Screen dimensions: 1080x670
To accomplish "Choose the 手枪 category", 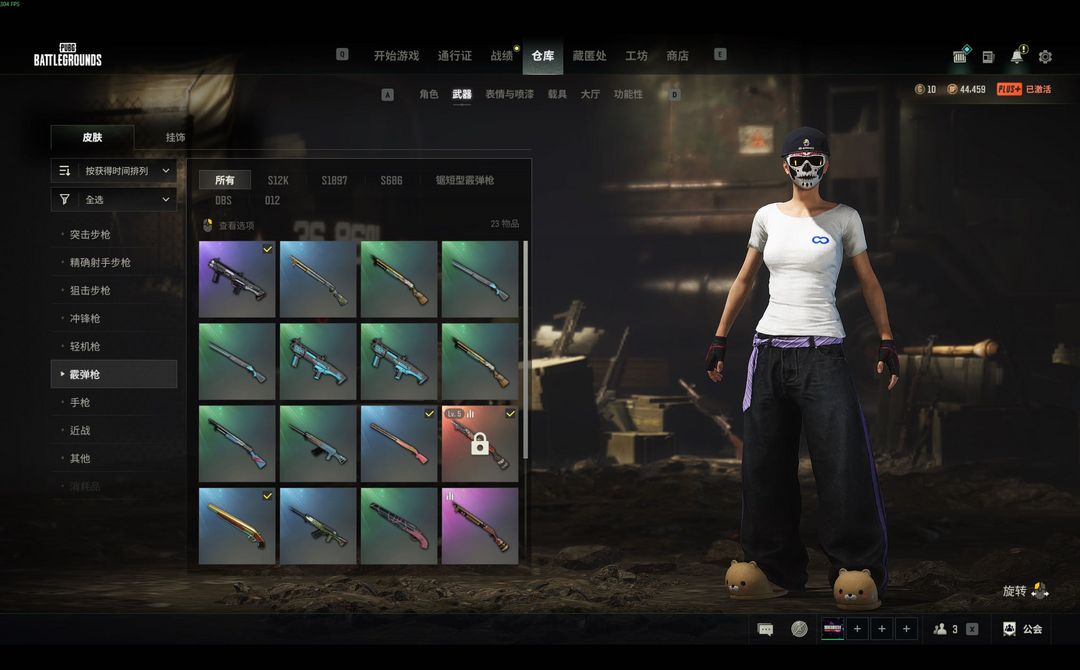I will click(x=80, y=403).
